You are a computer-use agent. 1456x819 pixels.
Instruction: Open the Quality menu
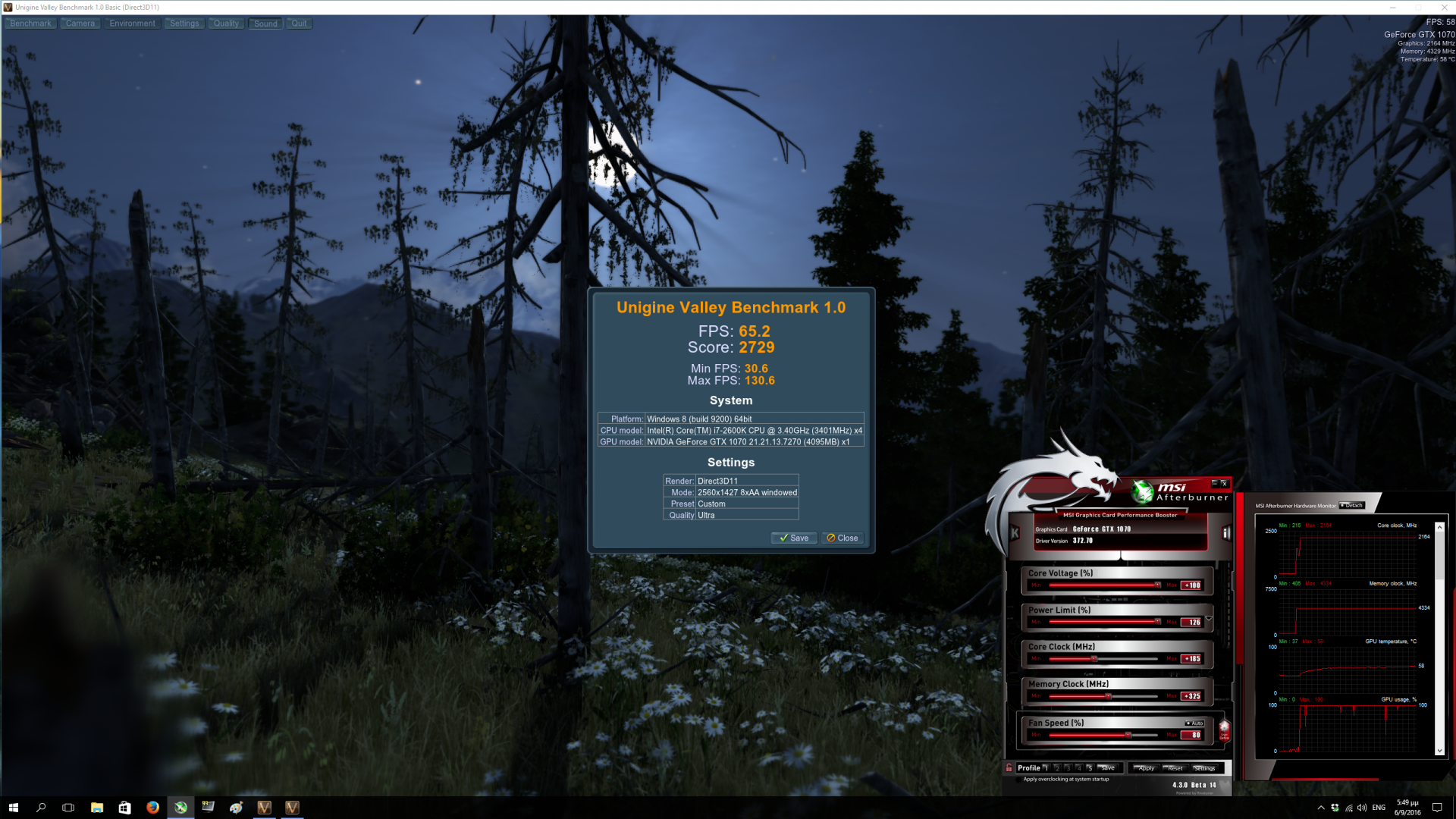[226, 24]
